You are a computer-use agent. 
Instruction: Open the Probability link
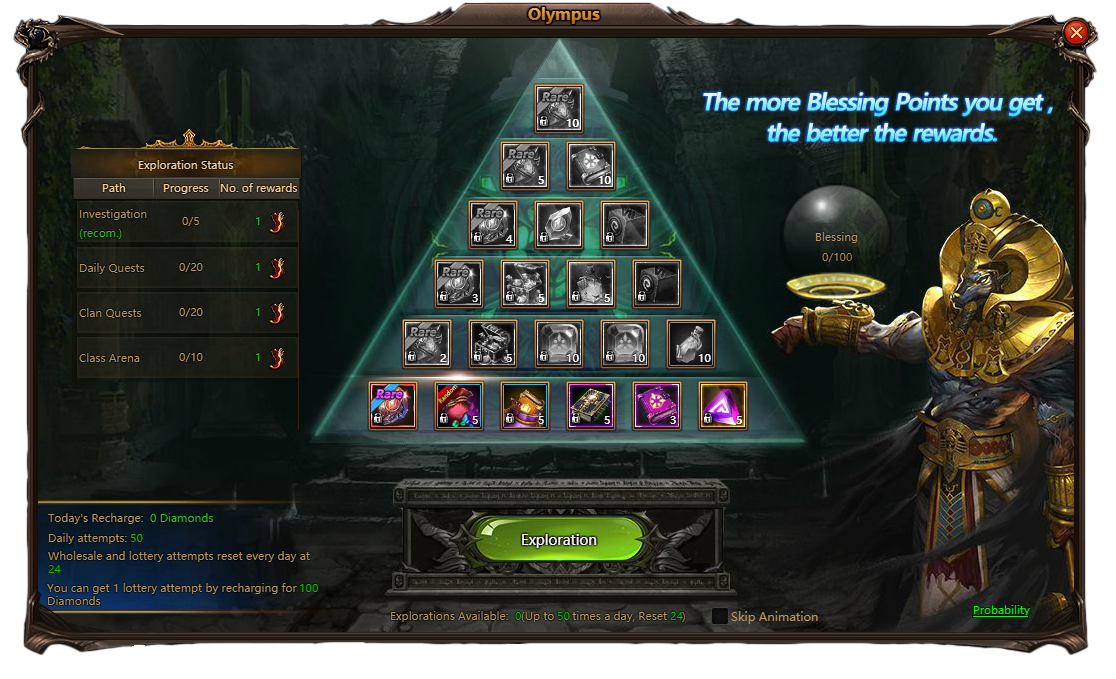click(1001, 610)
